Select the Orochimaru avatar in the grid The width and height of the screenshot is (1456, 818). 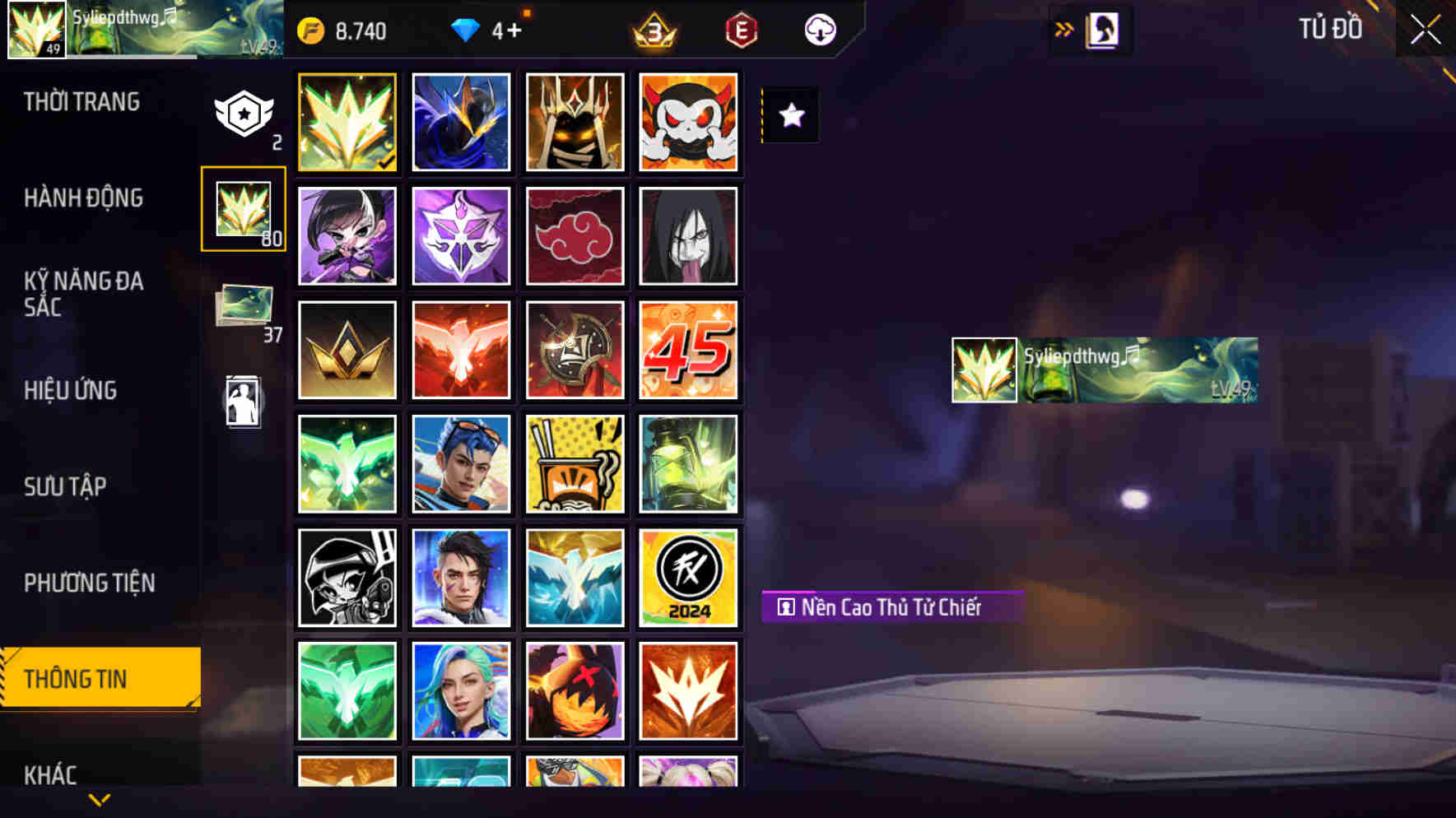pyautogui.click(x=688, y=235)
